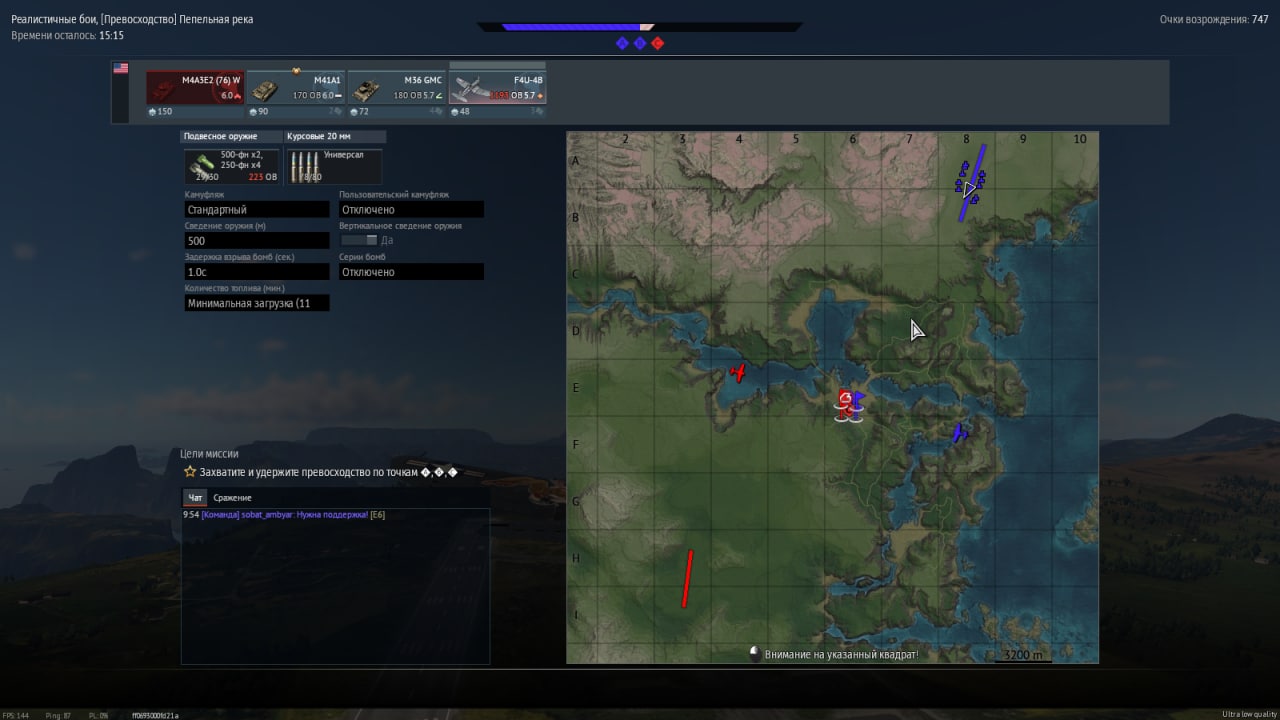Open the bomb fuse delay dropdown
1280x720 pixels.
pos(257,272)
